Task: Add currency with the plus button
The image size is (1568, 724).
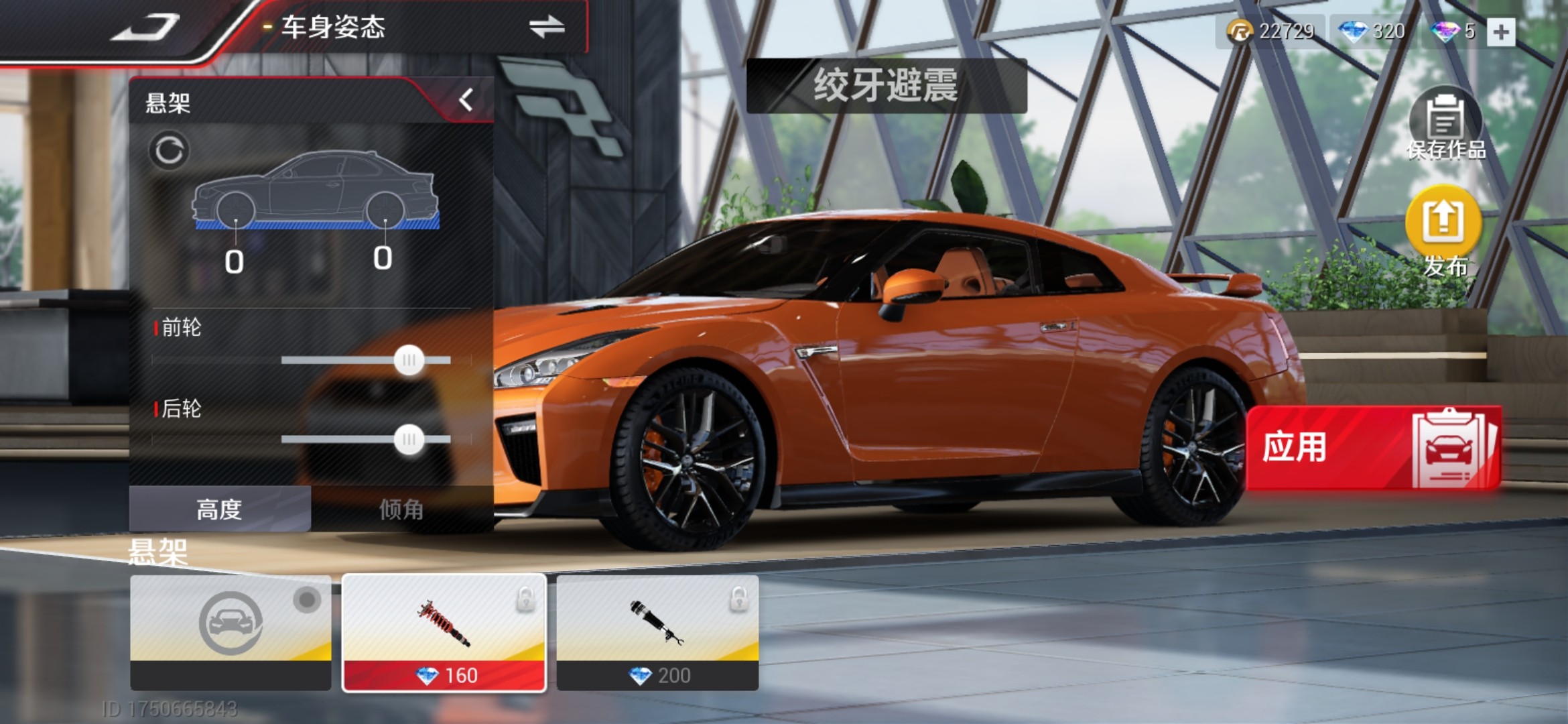Action: click(x=1501, y=32)
